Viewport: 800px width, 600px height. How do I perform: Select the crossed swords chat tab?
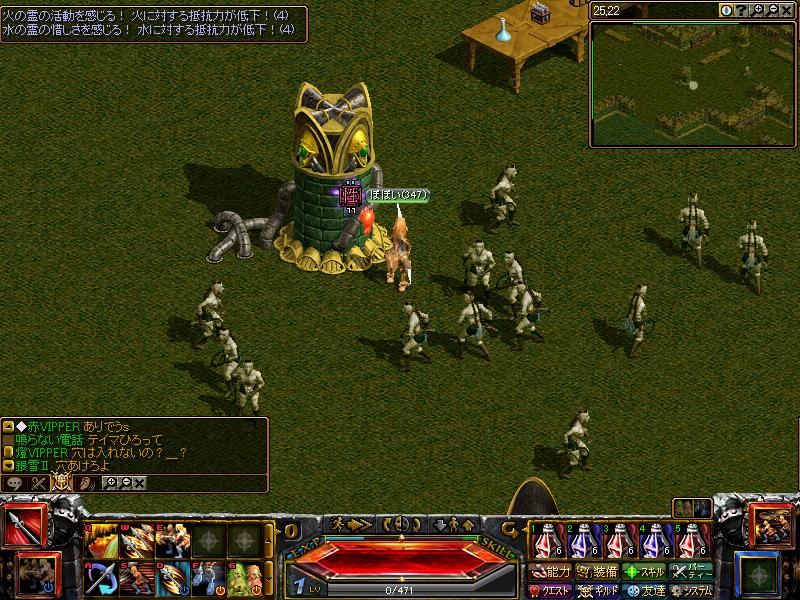pos(39,483)
